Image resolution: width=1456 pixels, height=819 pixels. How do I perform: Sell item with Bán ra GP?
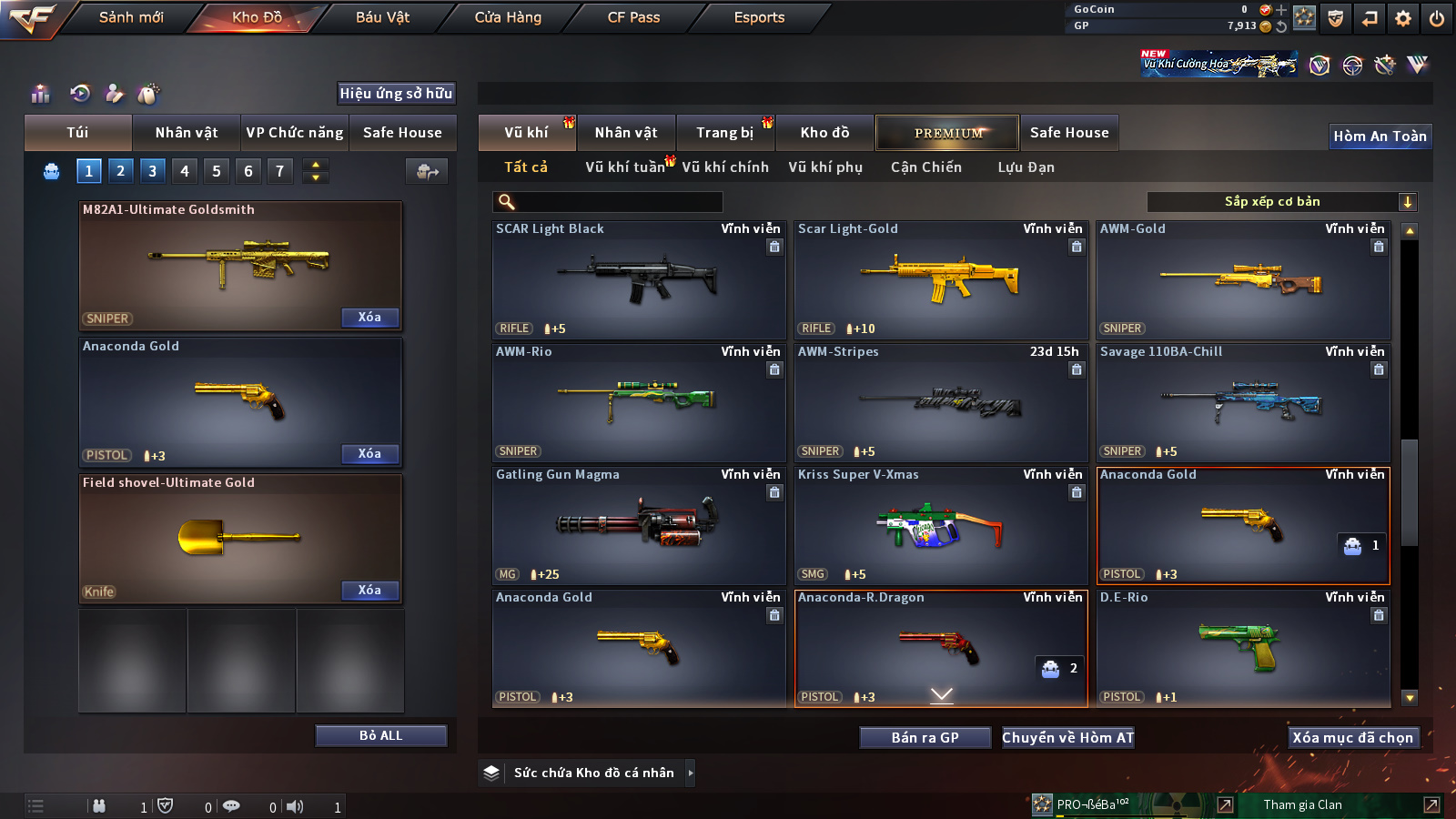pos(925,737)
